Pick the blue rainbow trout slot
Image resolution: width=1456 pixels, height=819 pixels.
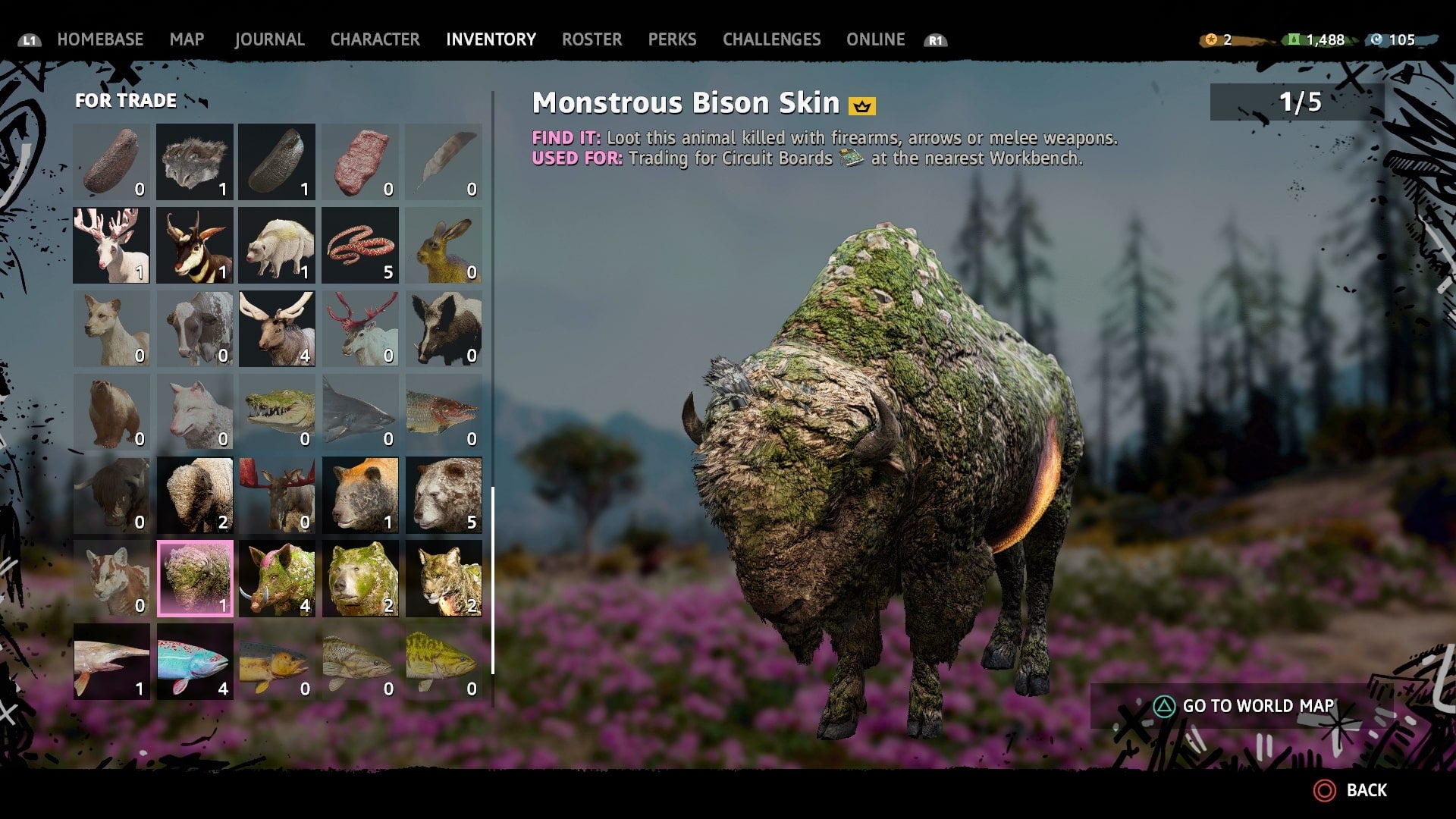point(195,661)
